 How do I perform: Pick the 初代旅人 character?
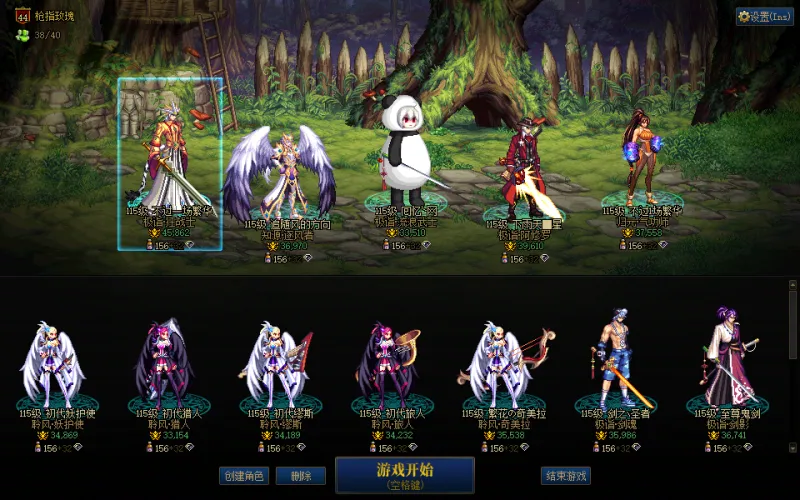tap(385, 365)
